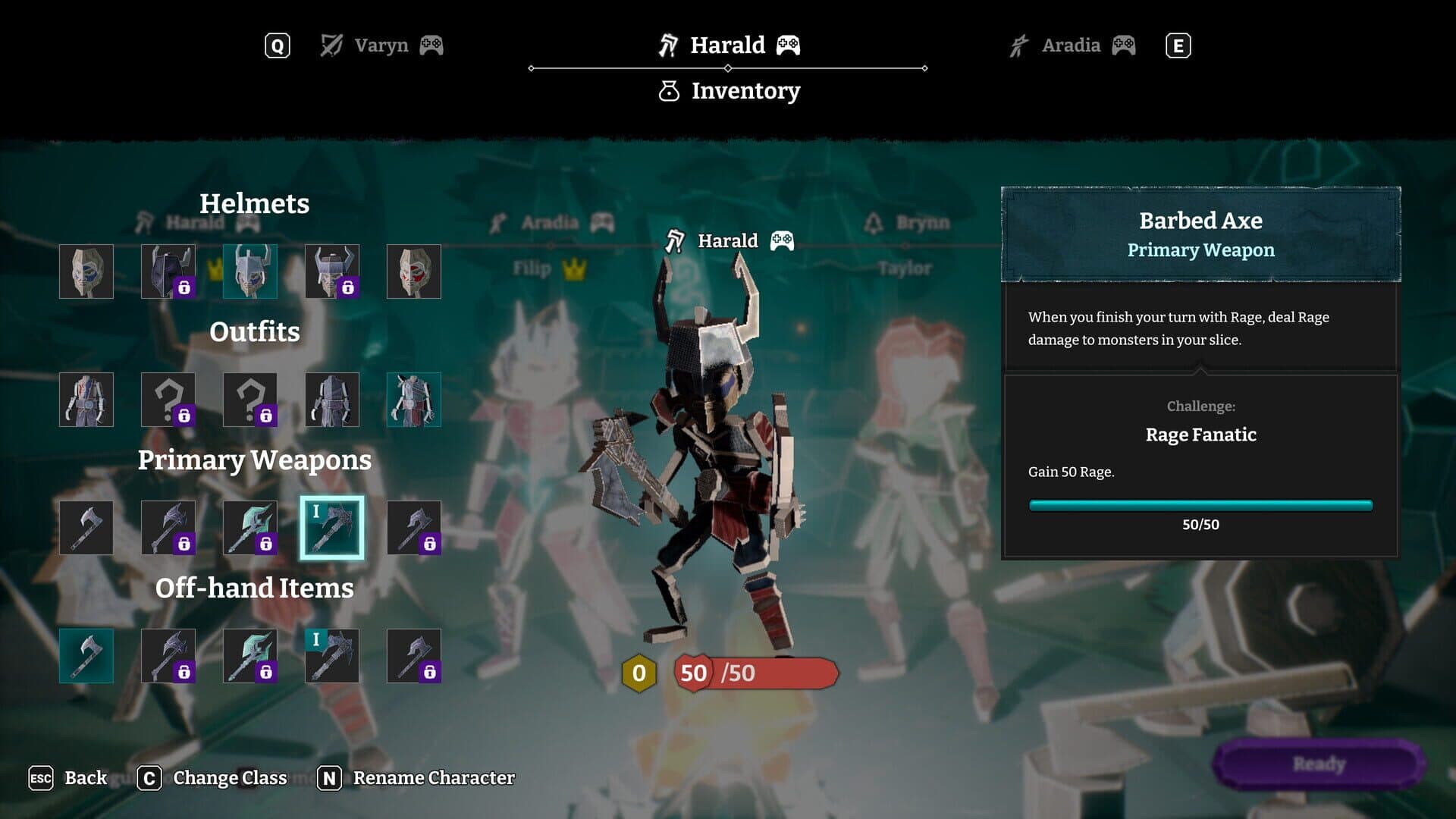Toggle the teal-highlighted outfit on Harald

(x=414, y=400)
